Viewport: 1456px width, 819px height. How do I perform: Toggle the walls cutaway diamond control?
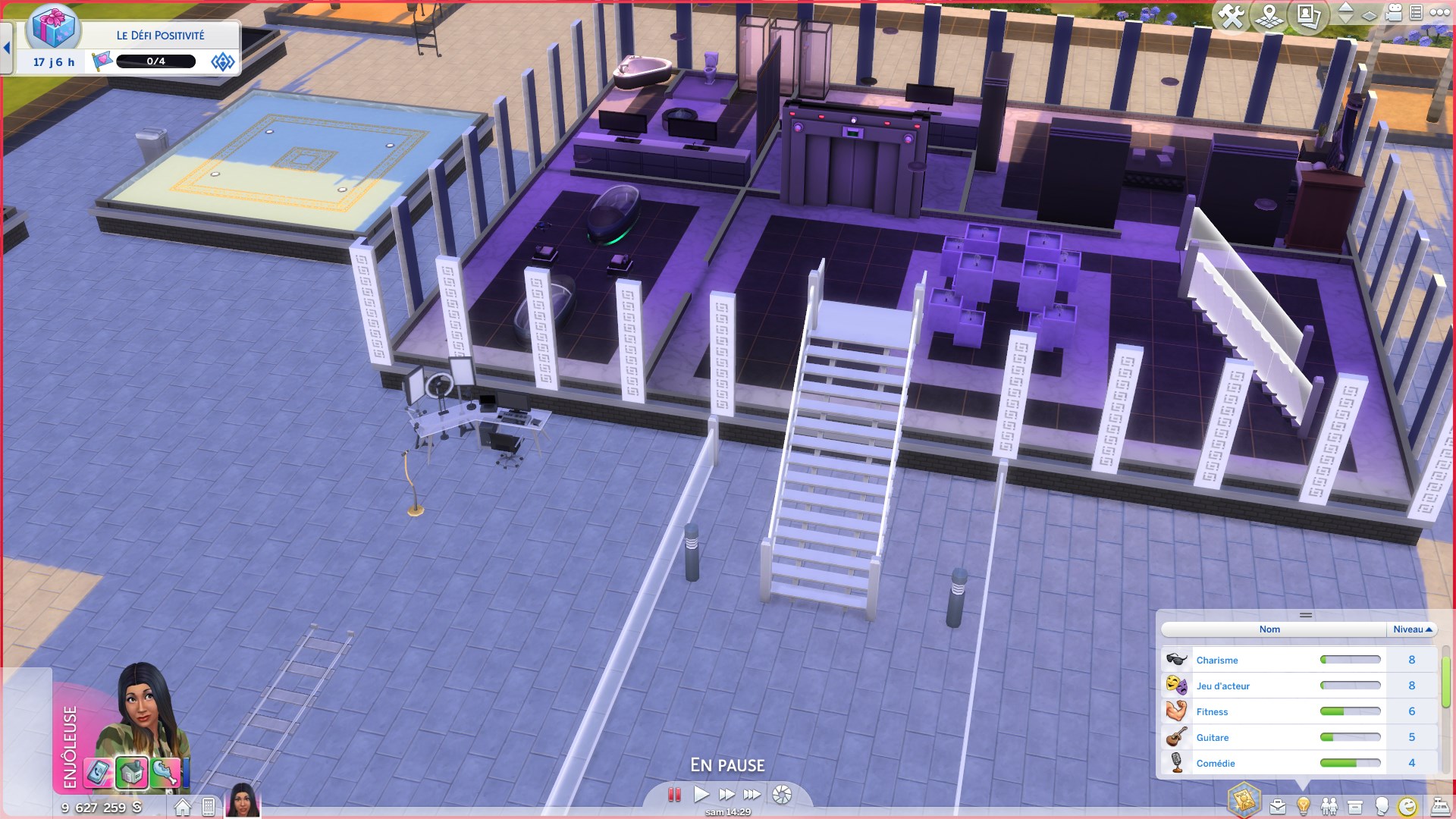coord(1369,15)
